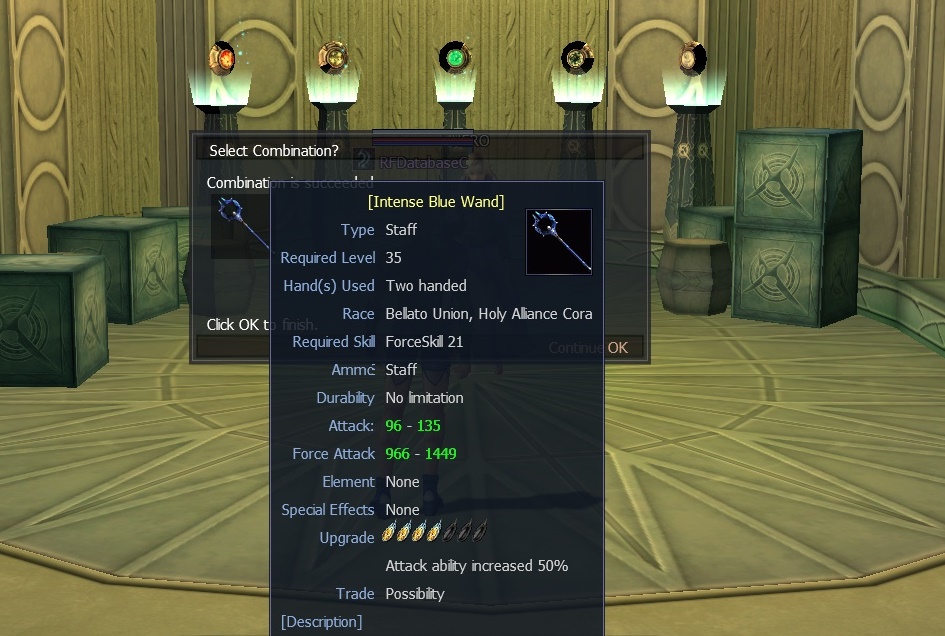
Task: Click OK to finish the combination
Action: point(618,348)
